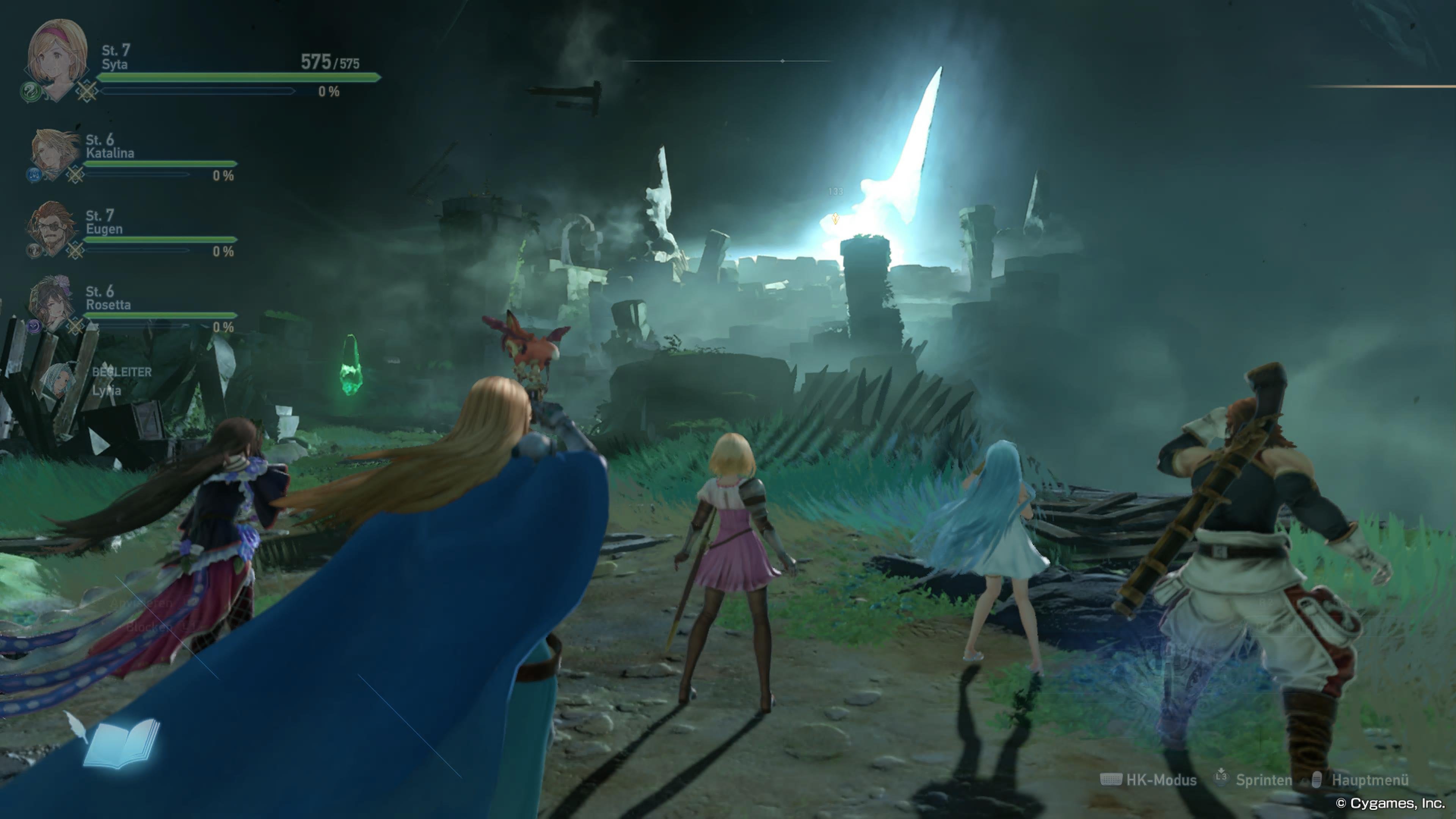Select Syta's green wind element icon
The height and width of the screenshot is (819, 1456).
click(30, 91)
